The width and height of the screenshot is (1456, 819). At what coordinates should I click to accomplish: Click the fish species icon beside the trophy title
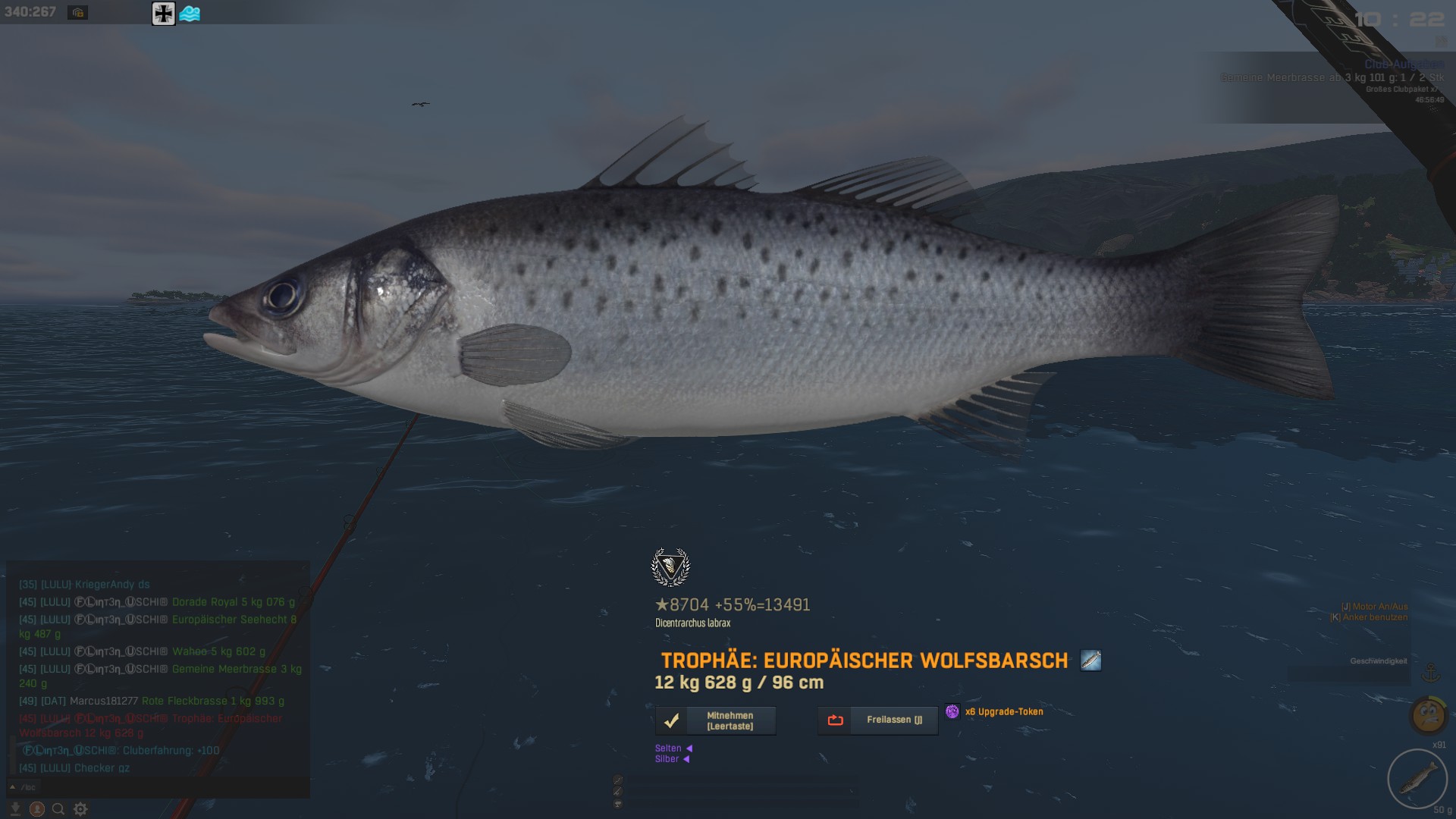click(1090, 661)
